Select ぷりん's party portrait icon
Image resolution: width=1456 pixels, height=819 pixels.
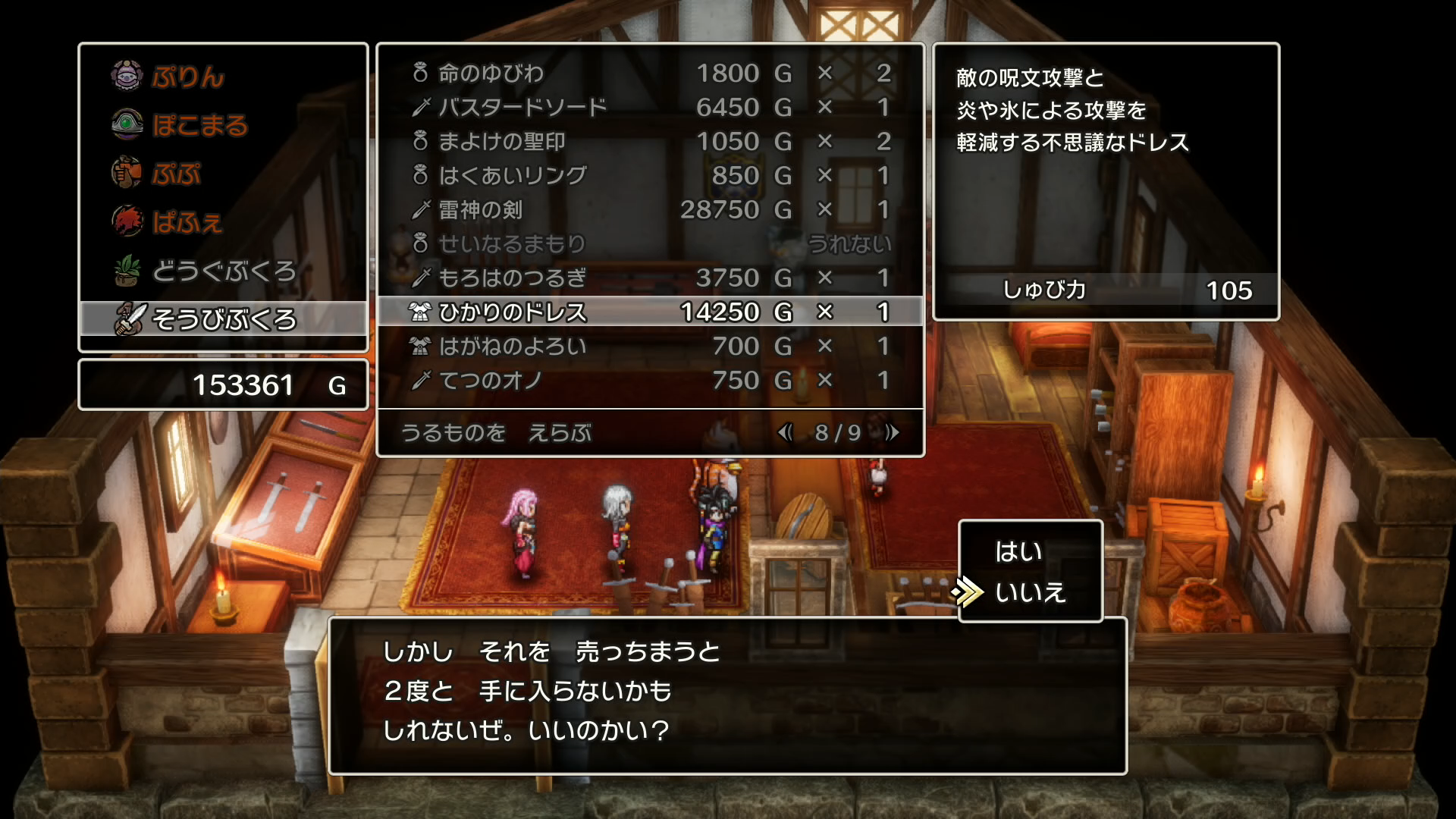coord(127,76)
